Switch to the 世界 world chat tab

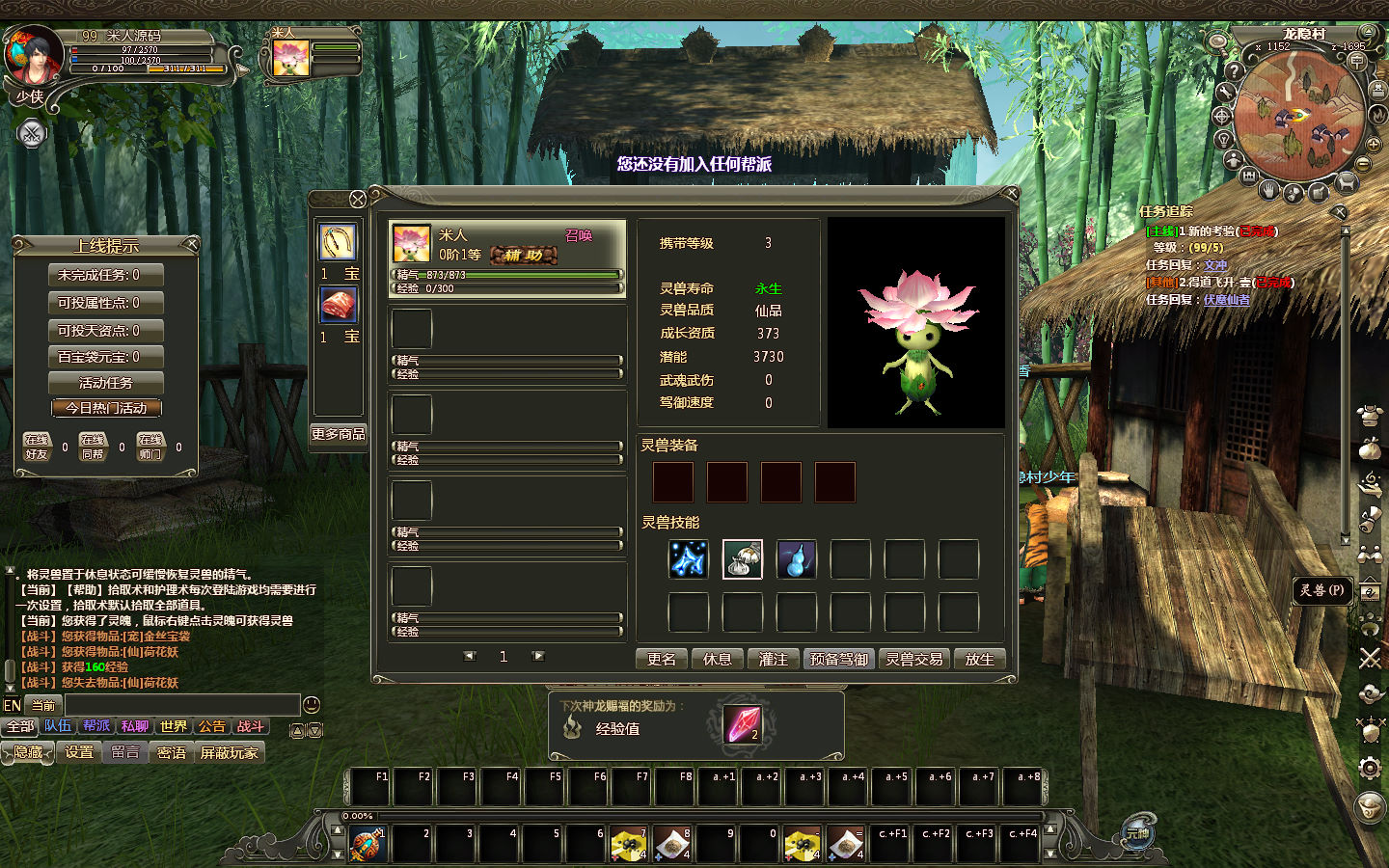[x=174, y=726]
